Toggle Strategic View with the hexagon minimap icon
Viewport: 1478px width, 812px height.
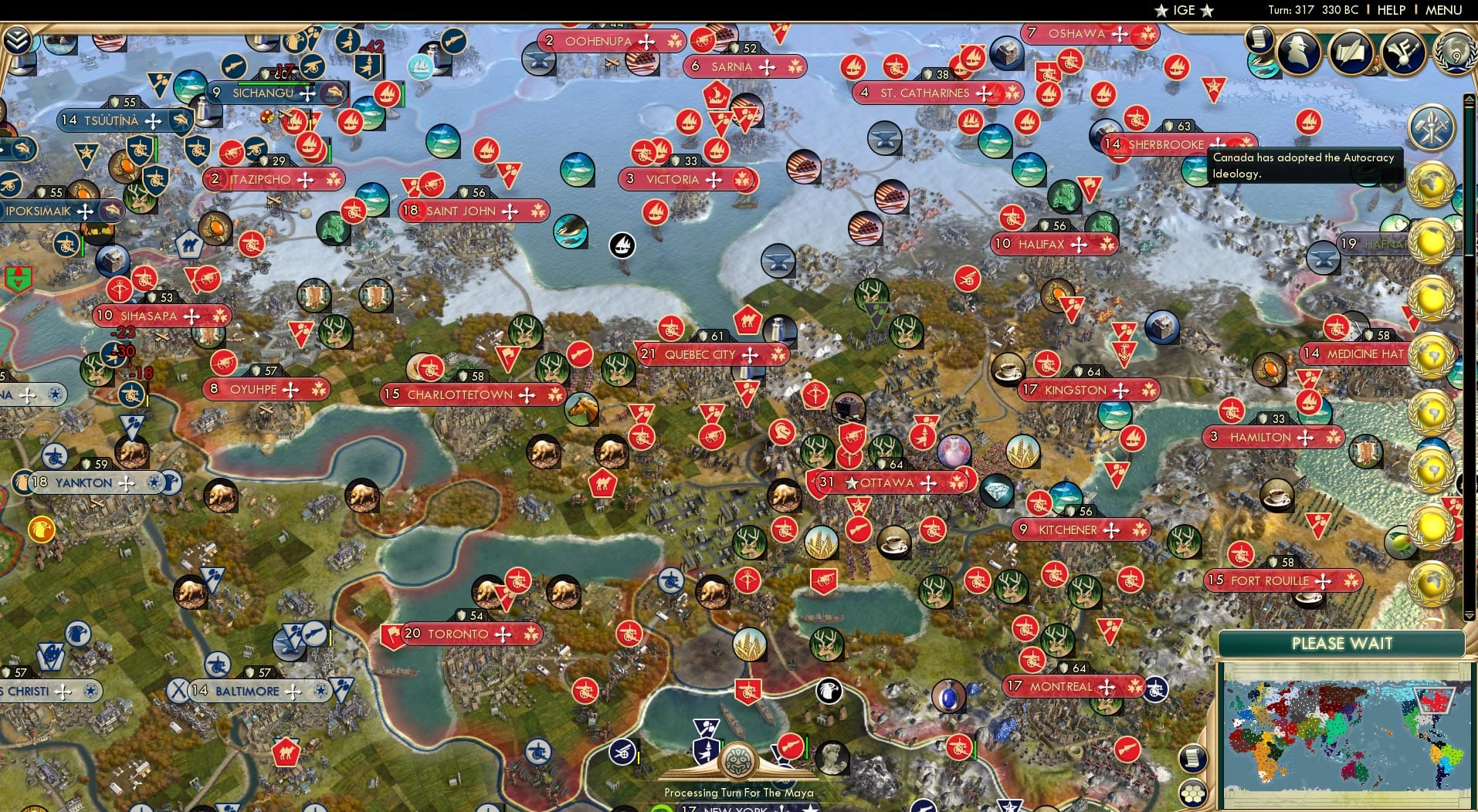[1193, 793]
